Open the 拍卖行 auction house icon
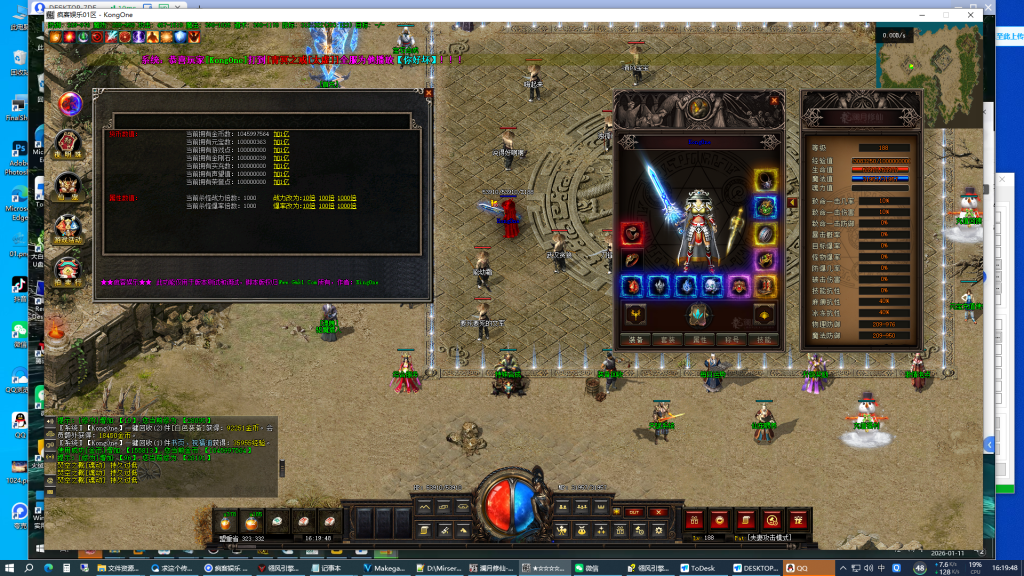The image size is (1024, 576). pyautogui.click(x=68, y=273)
